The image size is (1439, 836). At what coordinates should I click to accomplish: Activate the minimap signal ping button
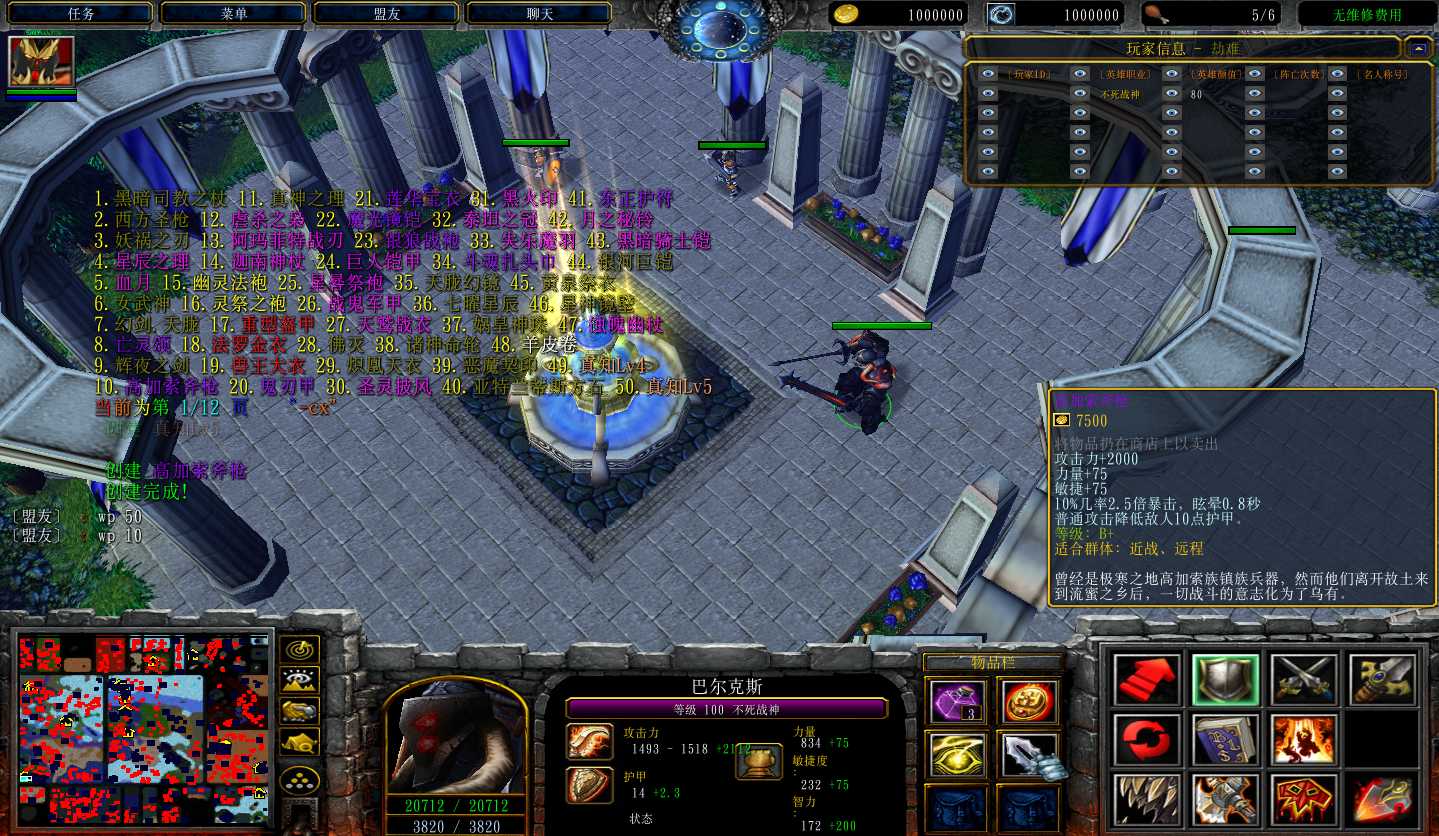[300, 650]
